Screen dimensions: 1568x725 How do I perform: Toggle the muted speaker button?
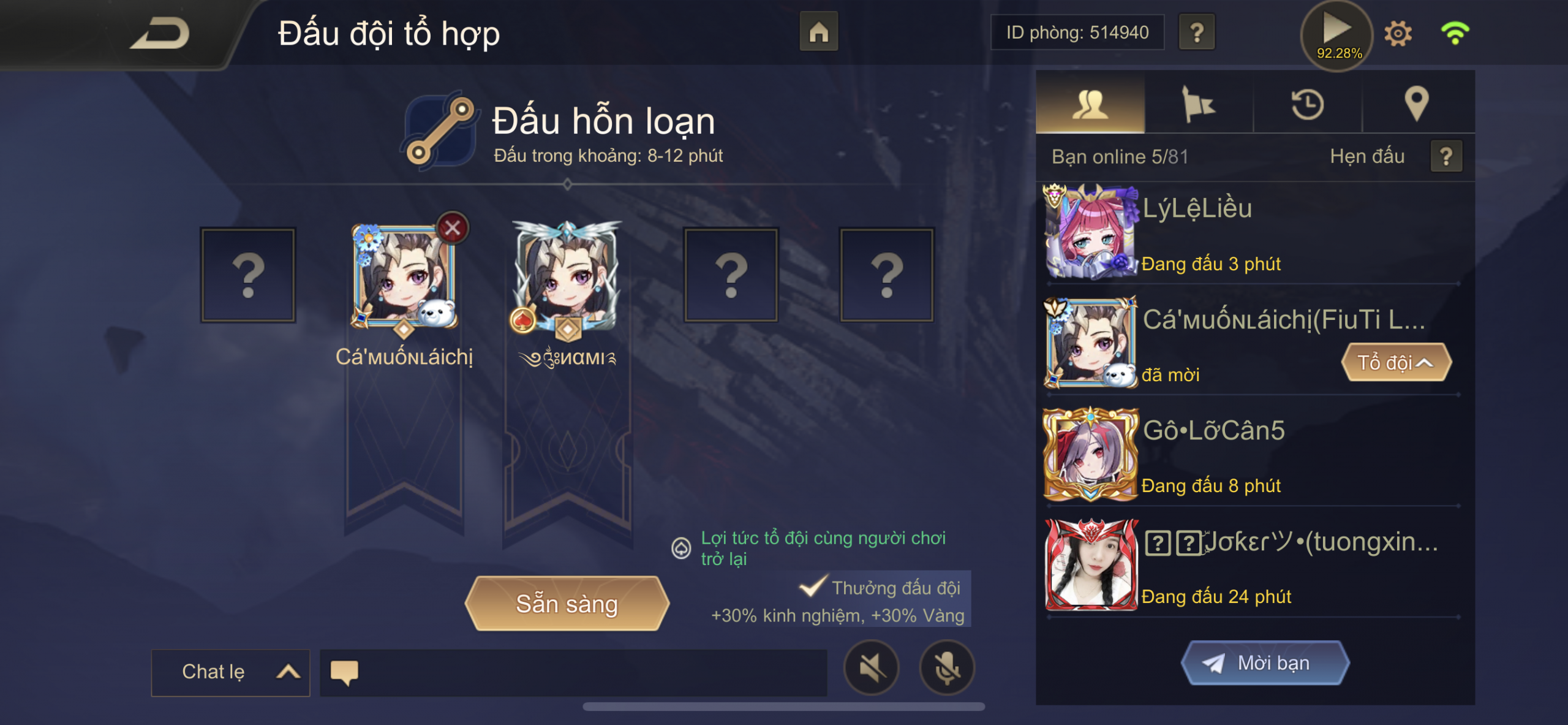872,667
